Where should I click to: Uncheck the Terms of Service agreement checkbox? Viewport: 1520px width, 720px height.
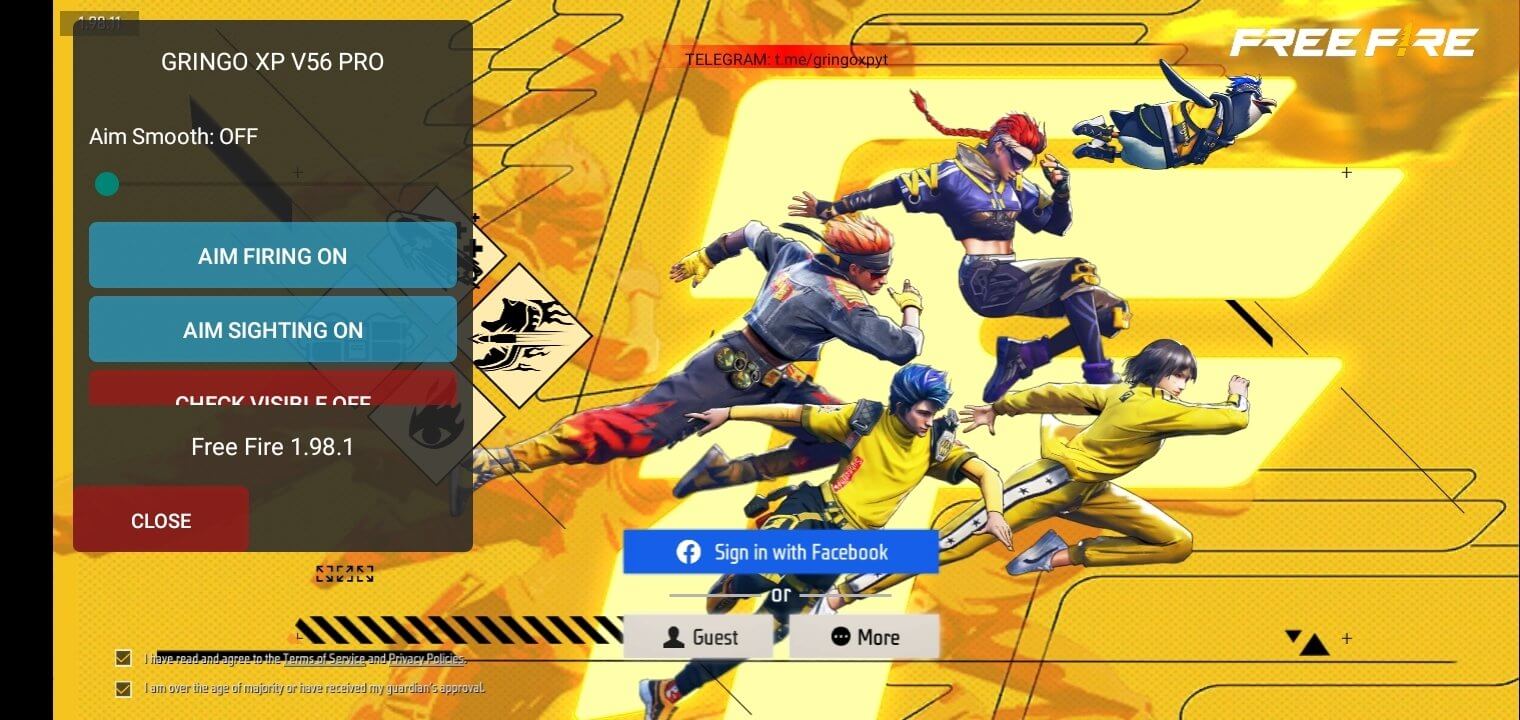pyautogui.click(x=124, y=658)
